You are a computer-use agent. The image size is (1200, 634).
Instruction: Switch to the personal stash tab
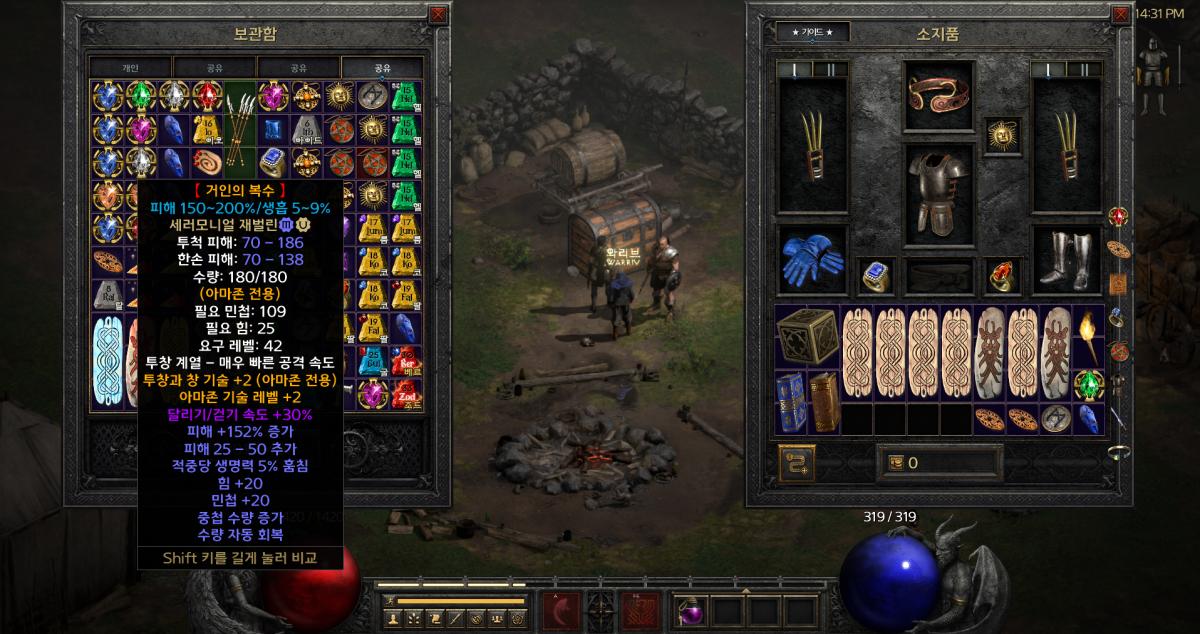pos(130,67)
